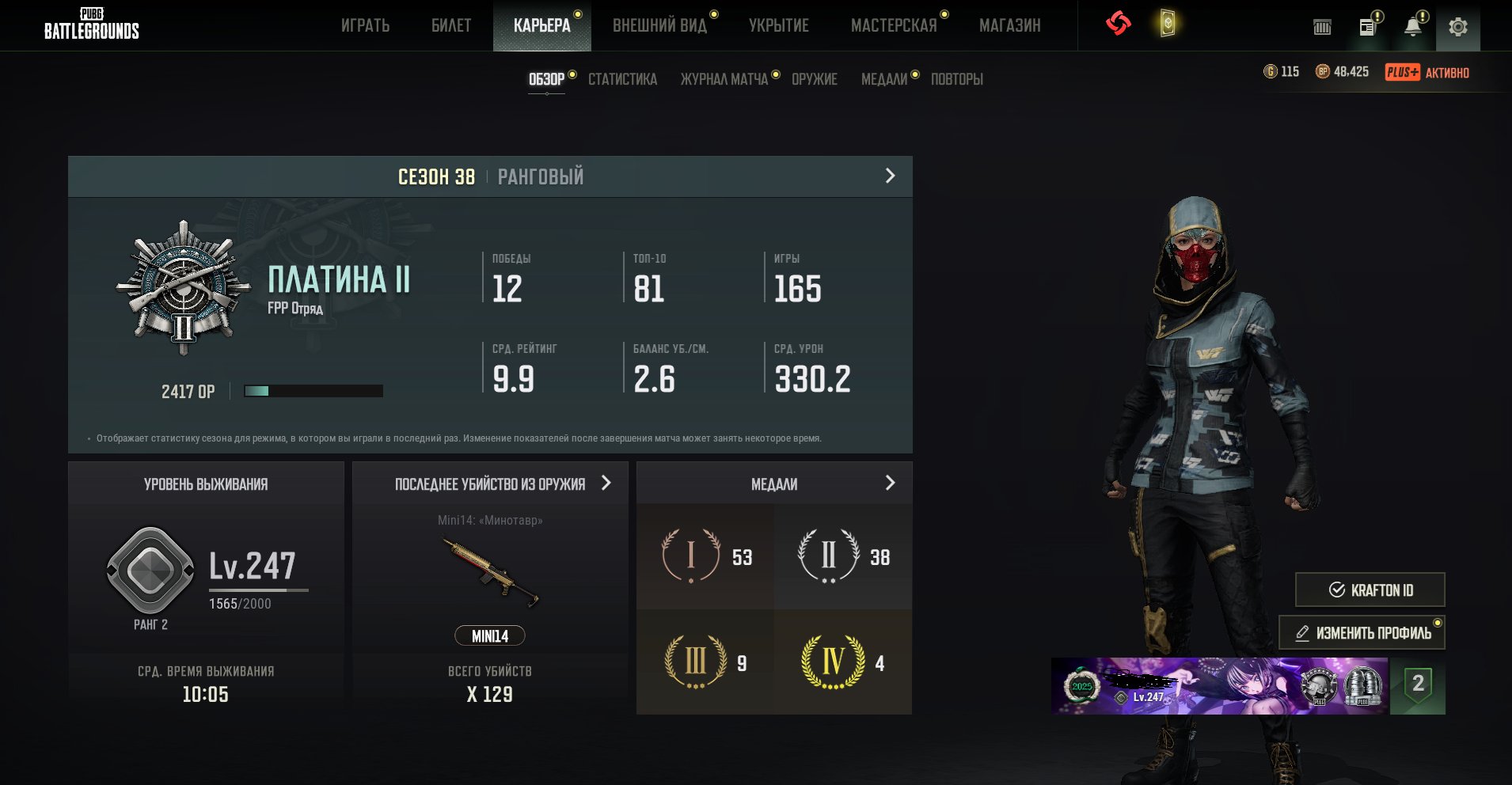Click the KRAFTON ID button
This screenshot has width=1512, height=785.
[x=1370, y=590]
